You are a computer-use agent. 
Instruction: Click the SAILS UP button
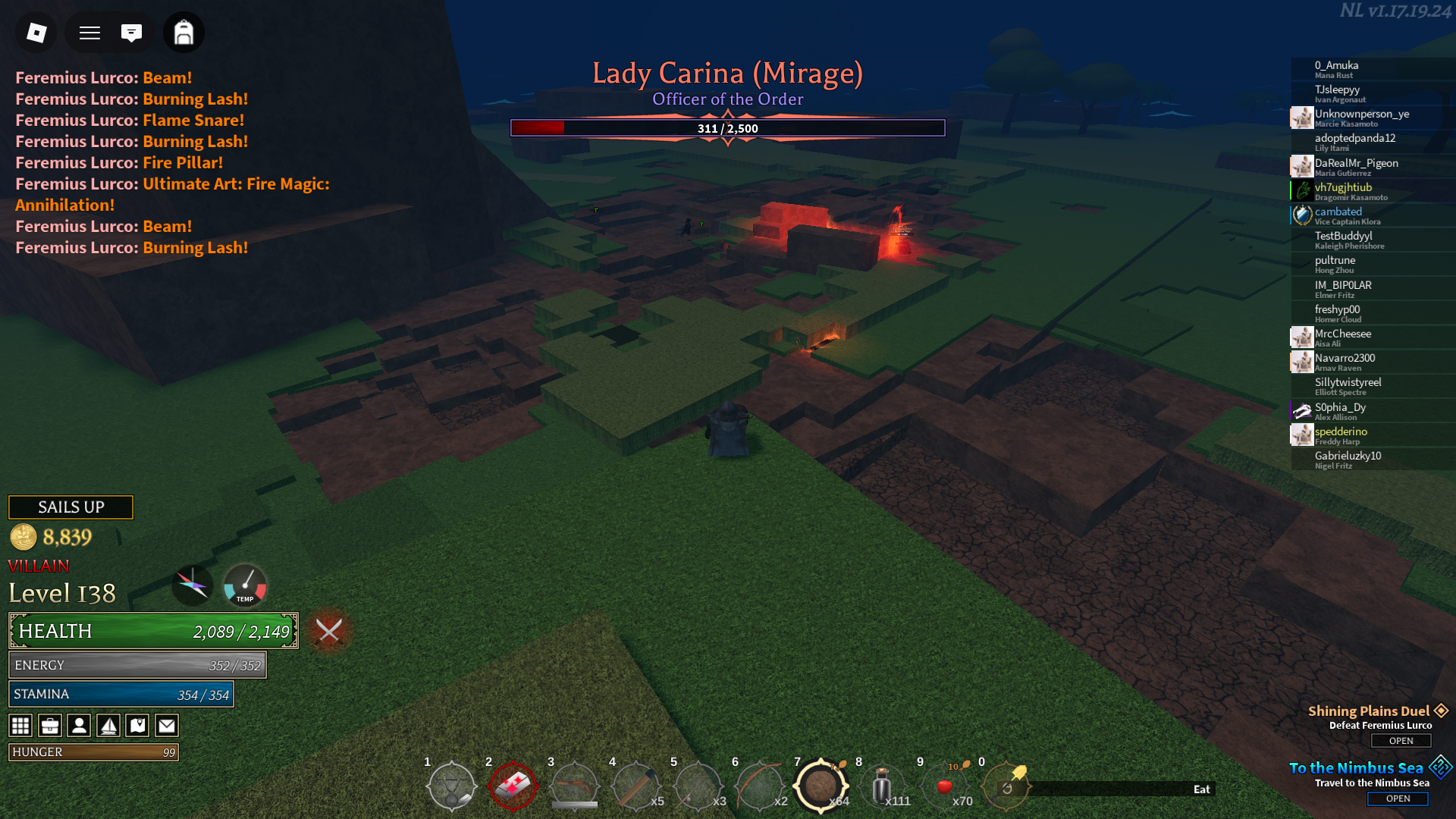(x=71, y=507)
